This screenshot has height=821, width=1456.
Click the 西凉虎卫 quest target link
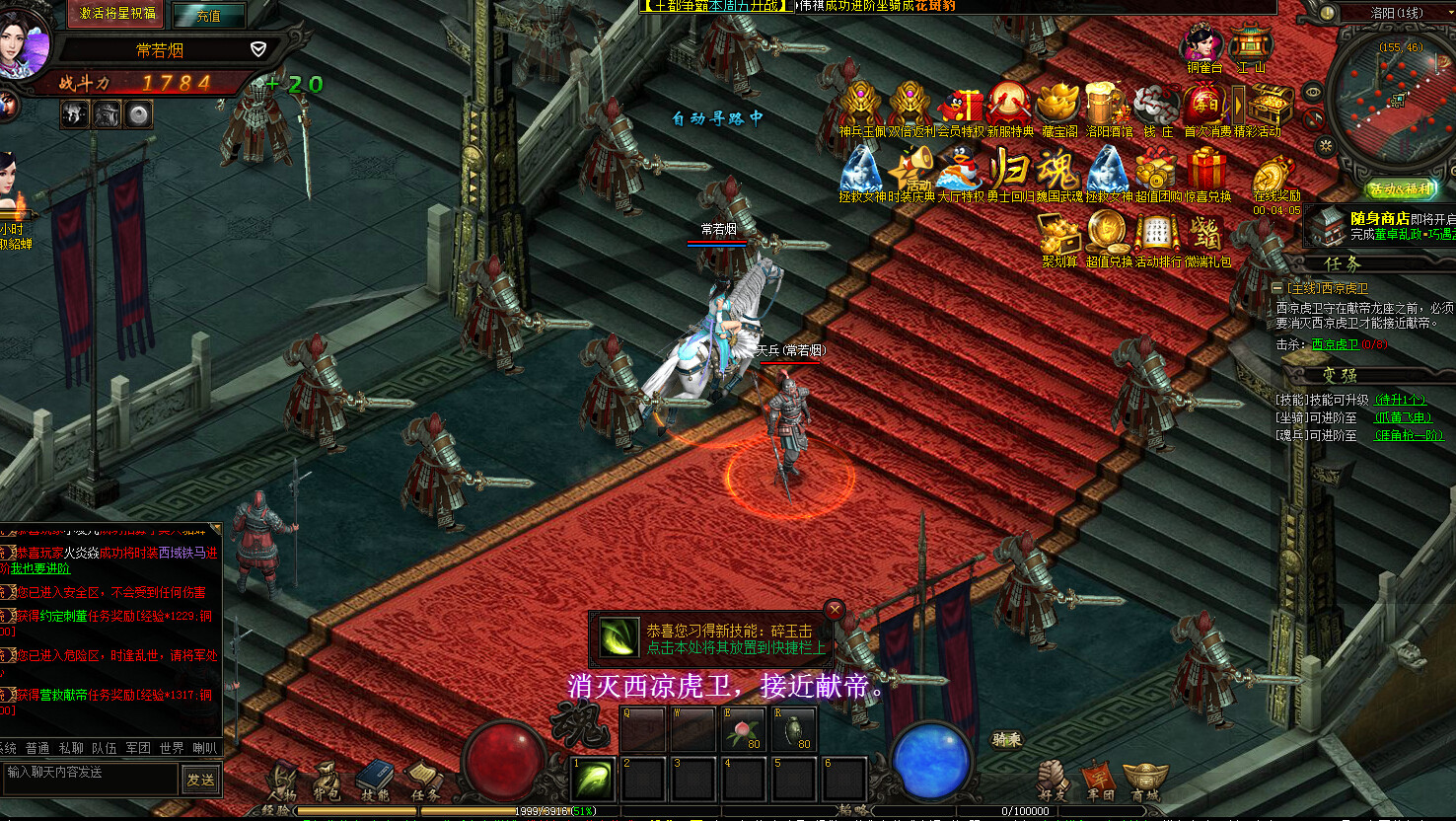tap(1334, 344)
